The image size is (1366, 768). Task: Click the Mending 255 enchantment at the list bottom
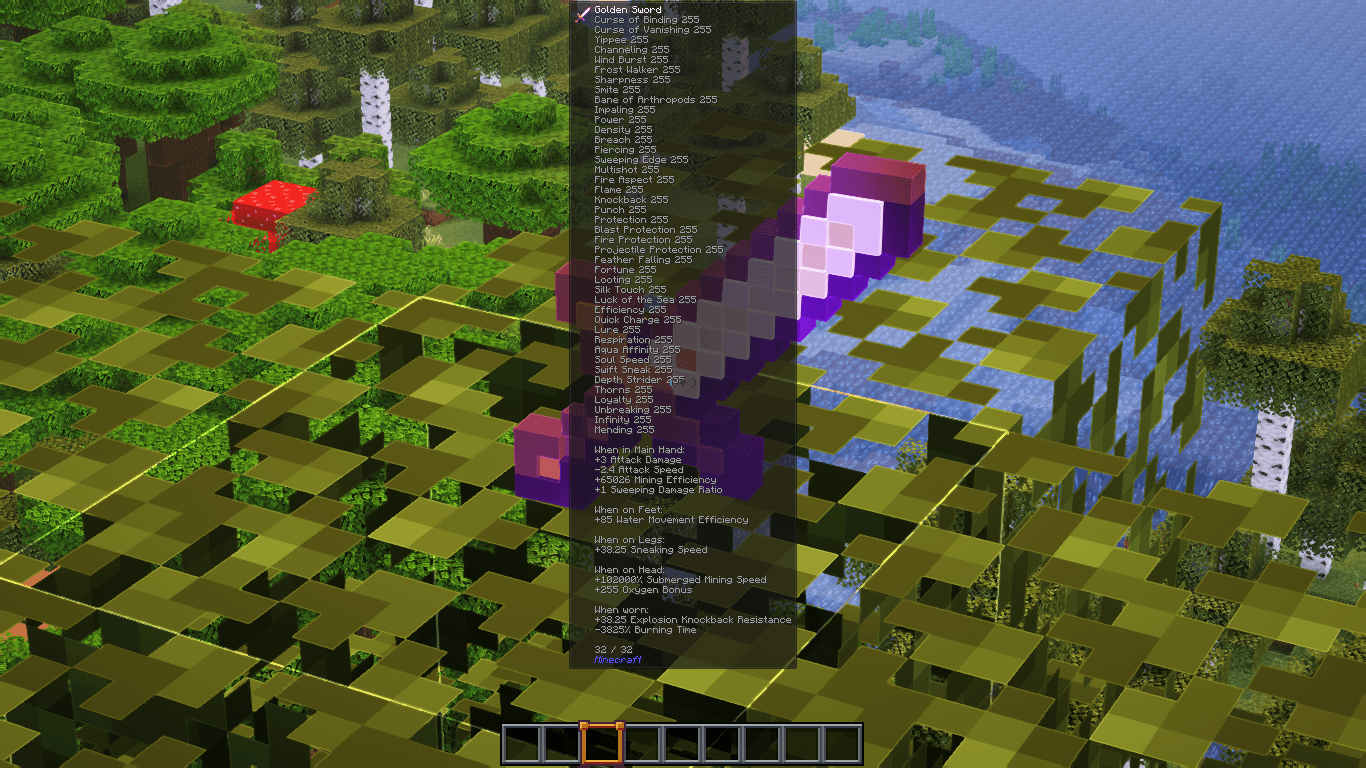pos(624,429)
